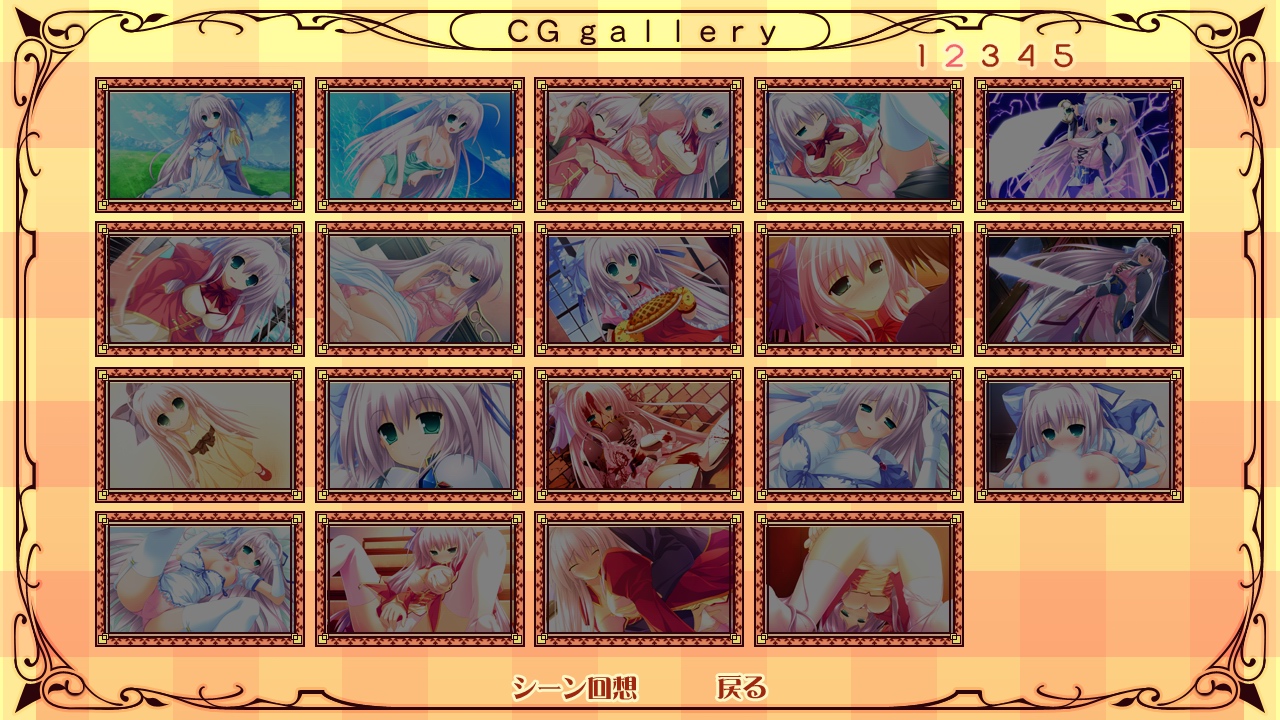Screen dimensions: 1280x720
Task: Open gallery page 4
Action: (1027, 56)
